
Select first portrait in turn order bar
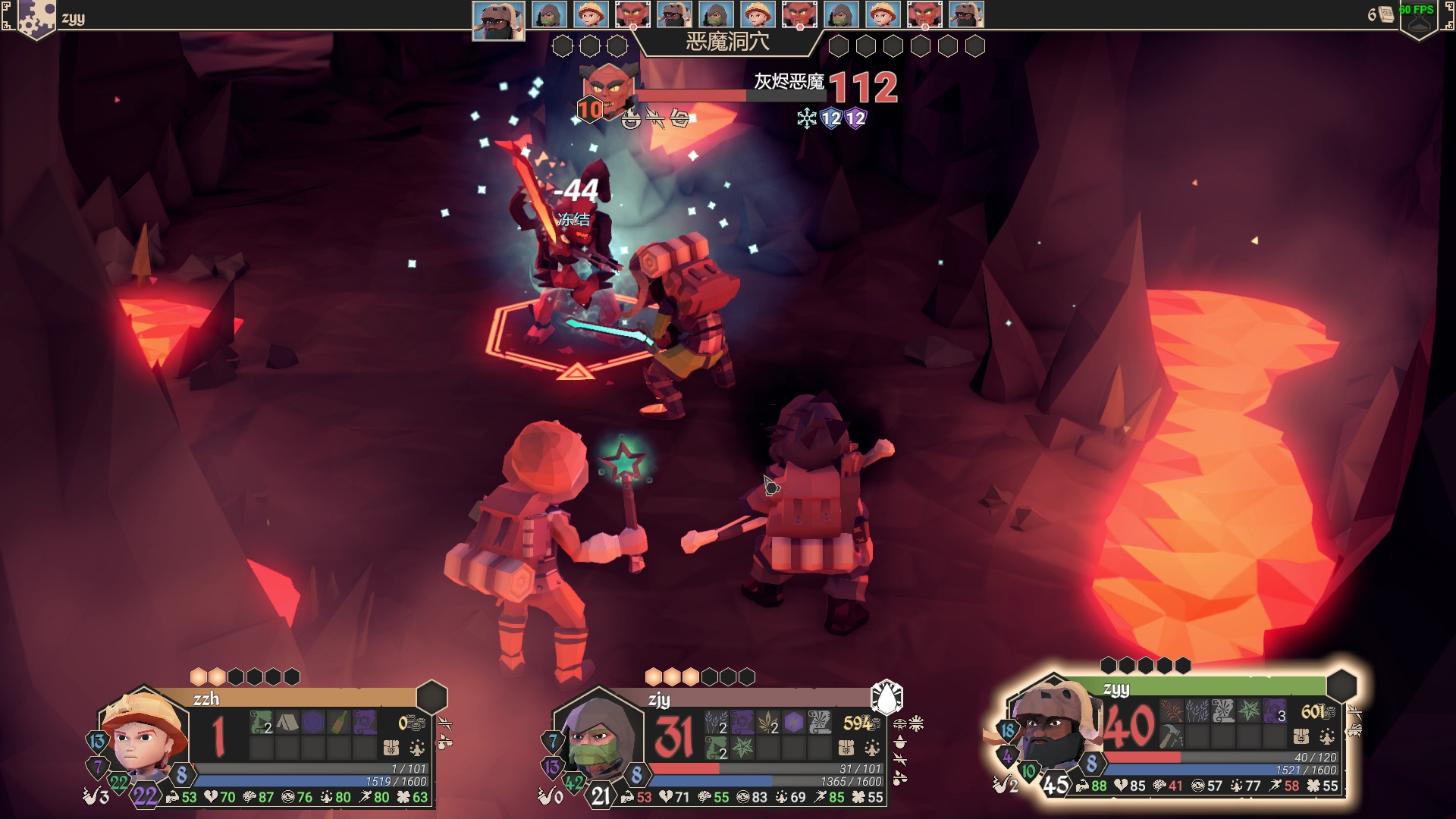(498, 20)
